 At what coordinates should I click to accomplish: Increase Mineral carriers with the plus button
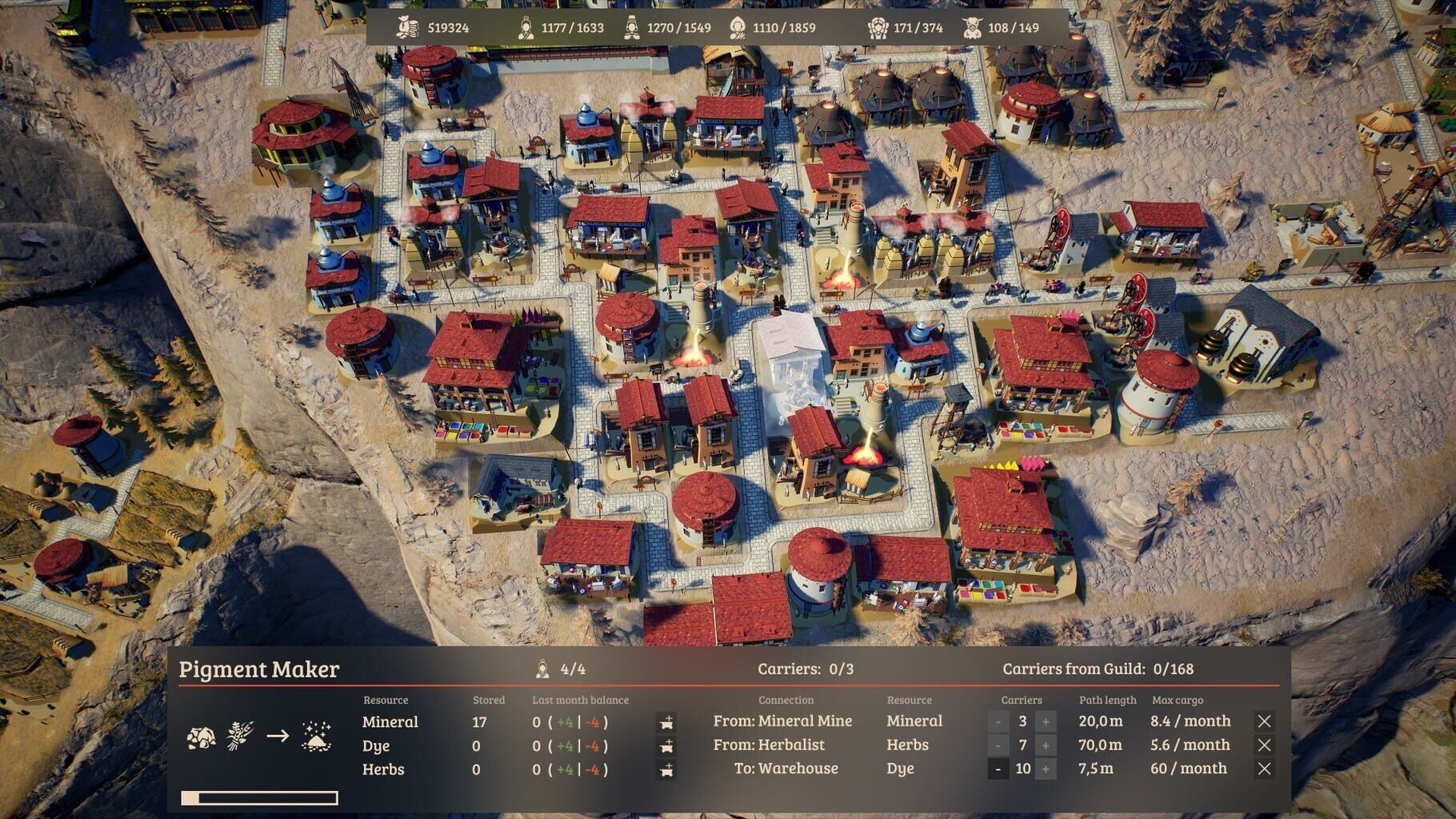[x=1046, y=721]
